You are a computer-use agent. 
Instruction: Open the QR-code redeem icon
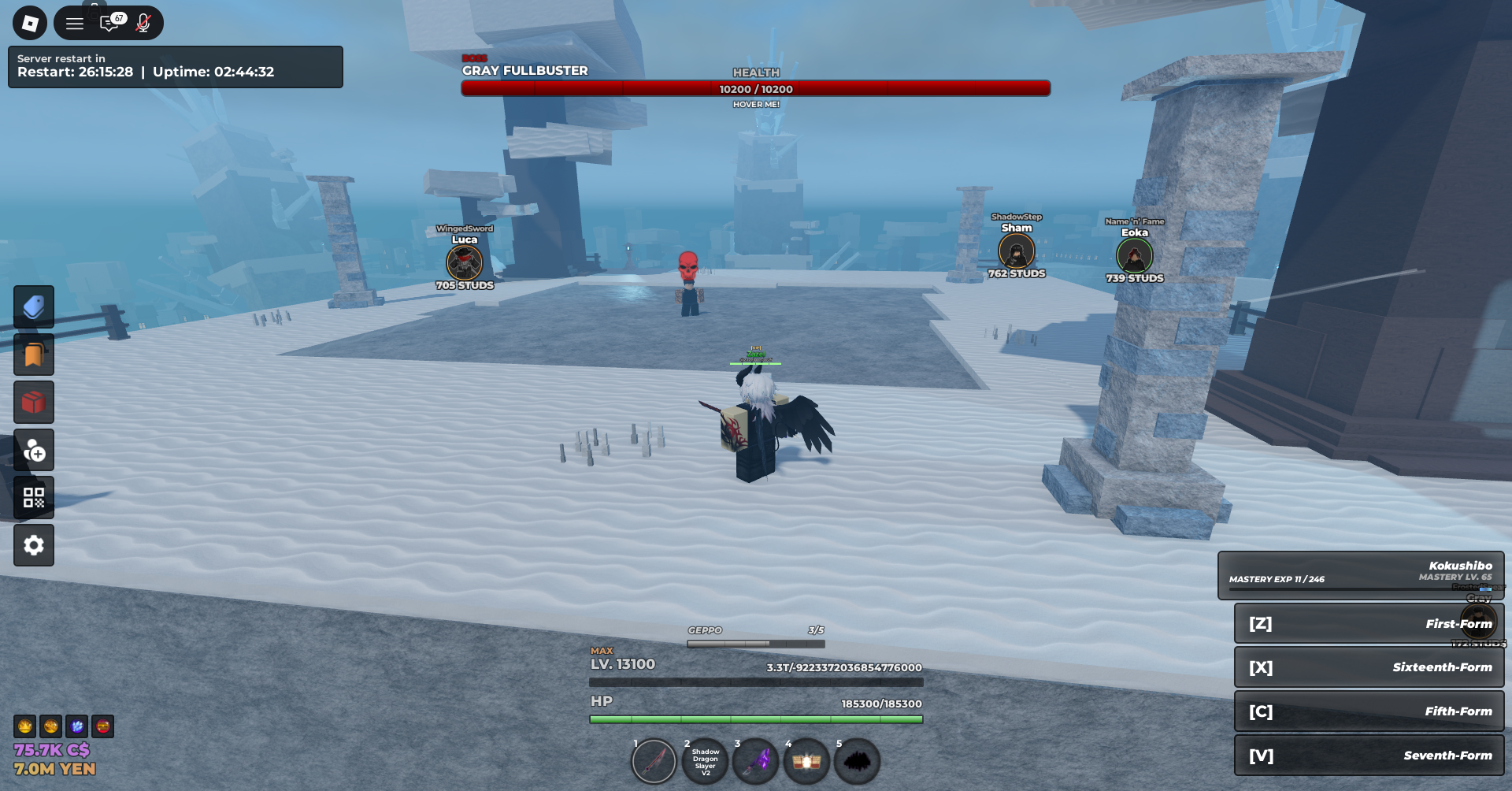click(34, 497)
